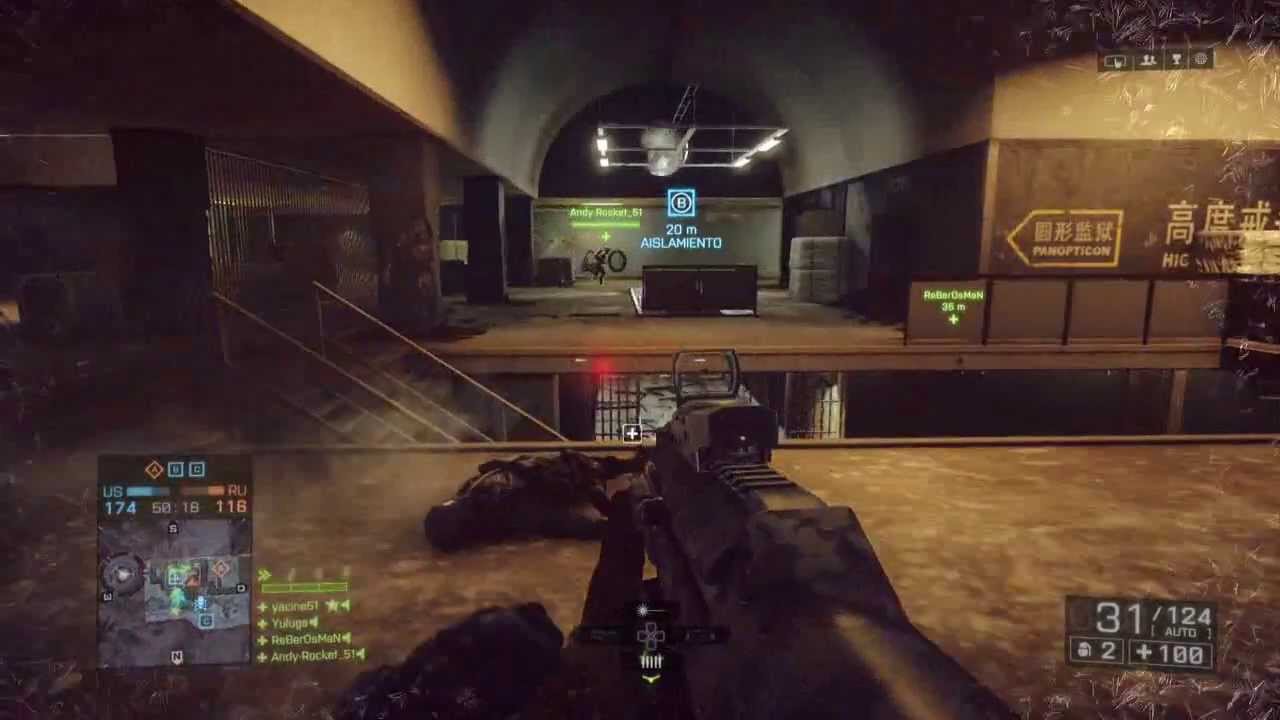1280x720 pixels.
Task: Select the AUTO fire mode label
Action: (x=1181, y=630)
